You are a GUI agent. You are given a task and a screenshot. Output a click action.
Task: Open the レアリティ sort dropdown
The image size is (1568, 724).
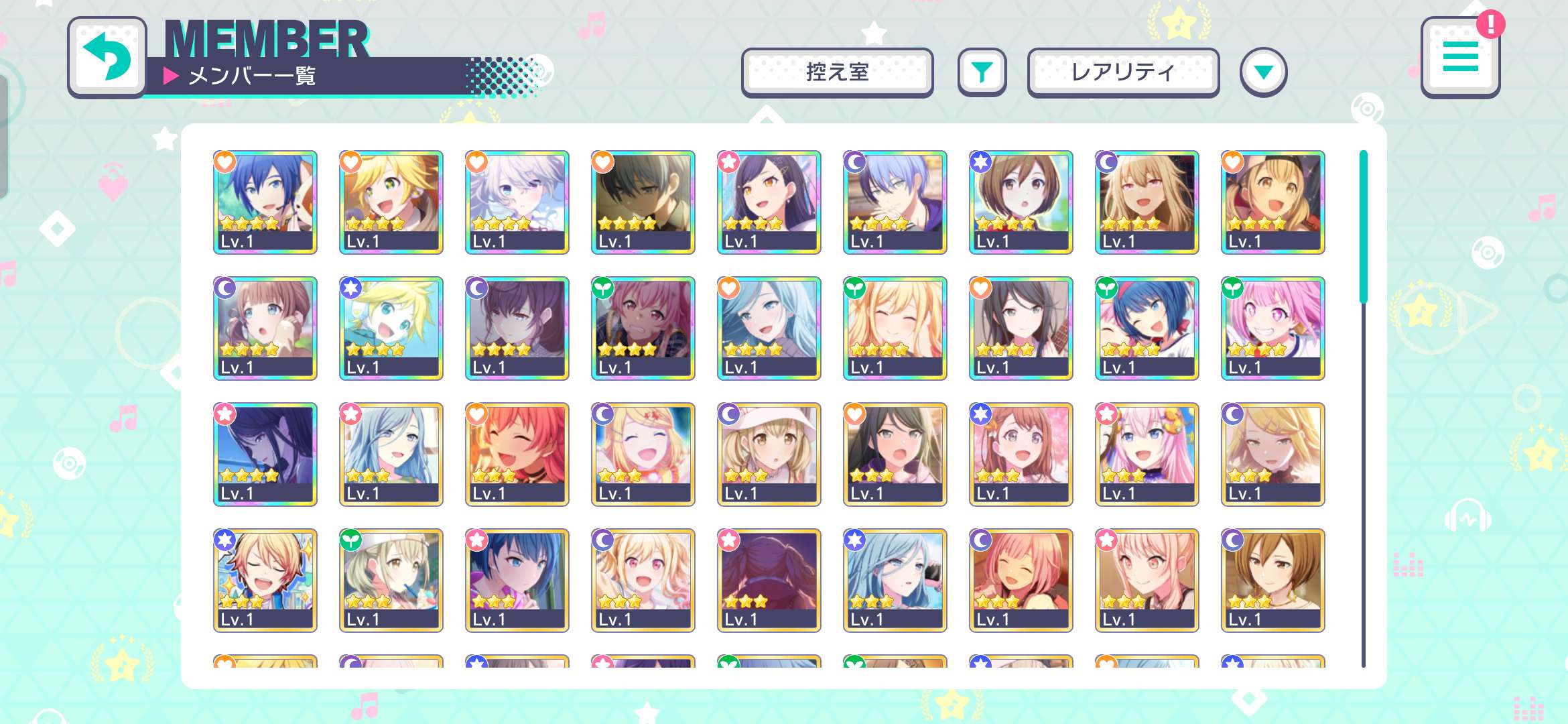click(x=1123, y=72)
